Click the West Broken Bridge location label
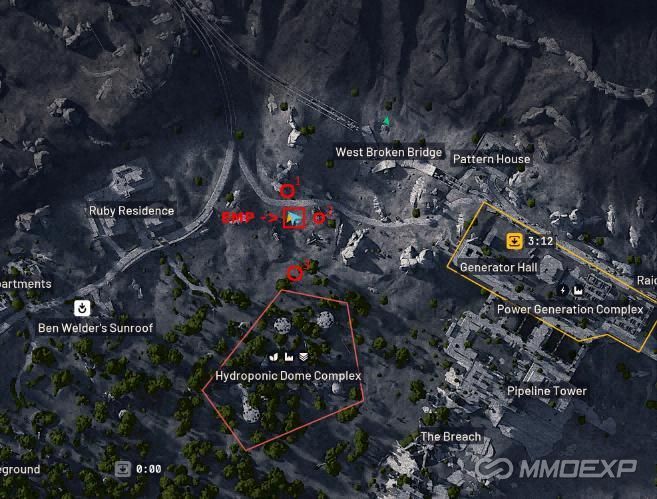 [388, 152]
